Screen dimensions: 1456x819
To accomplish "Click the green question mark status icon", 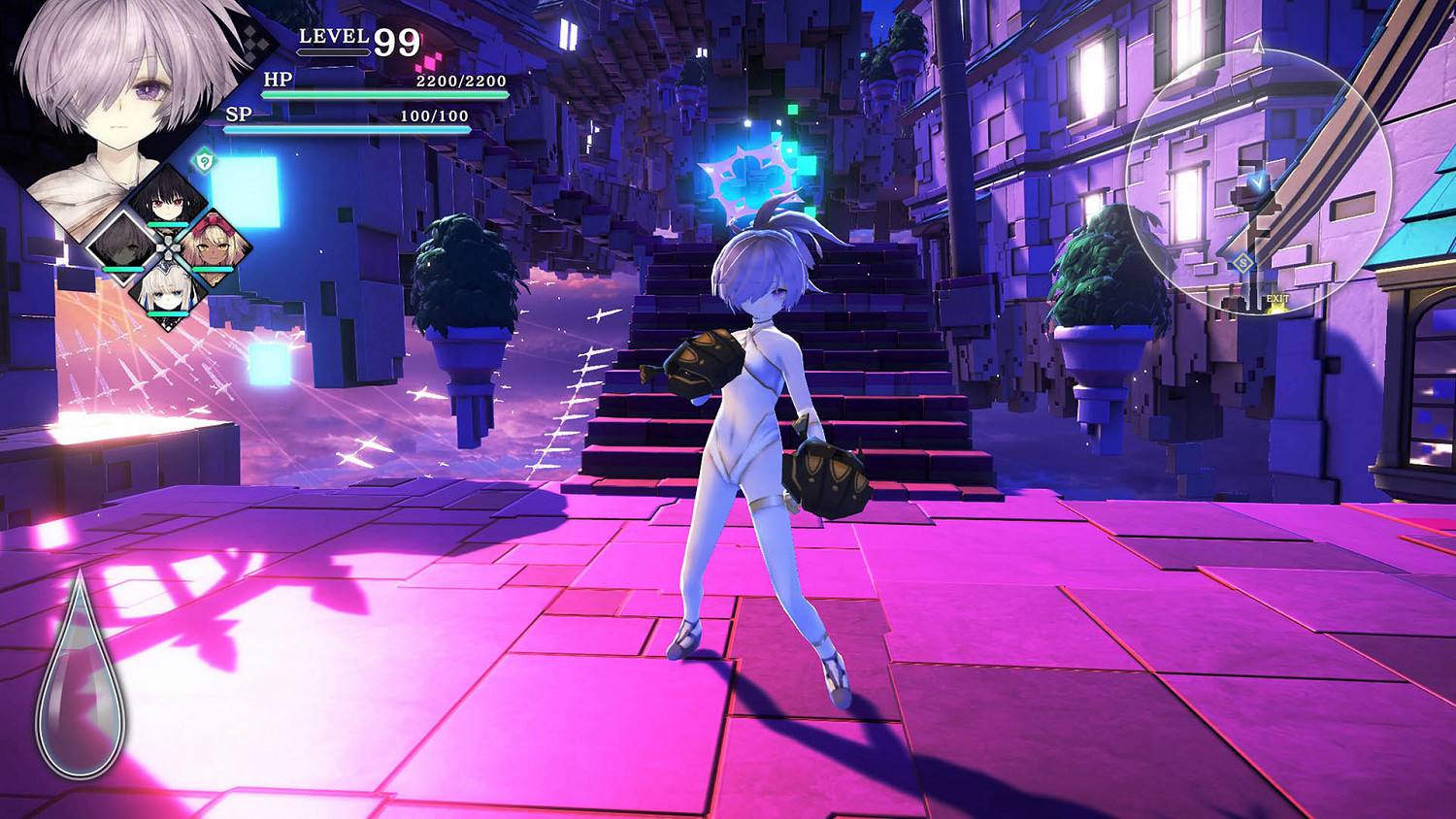I will 204,159.
